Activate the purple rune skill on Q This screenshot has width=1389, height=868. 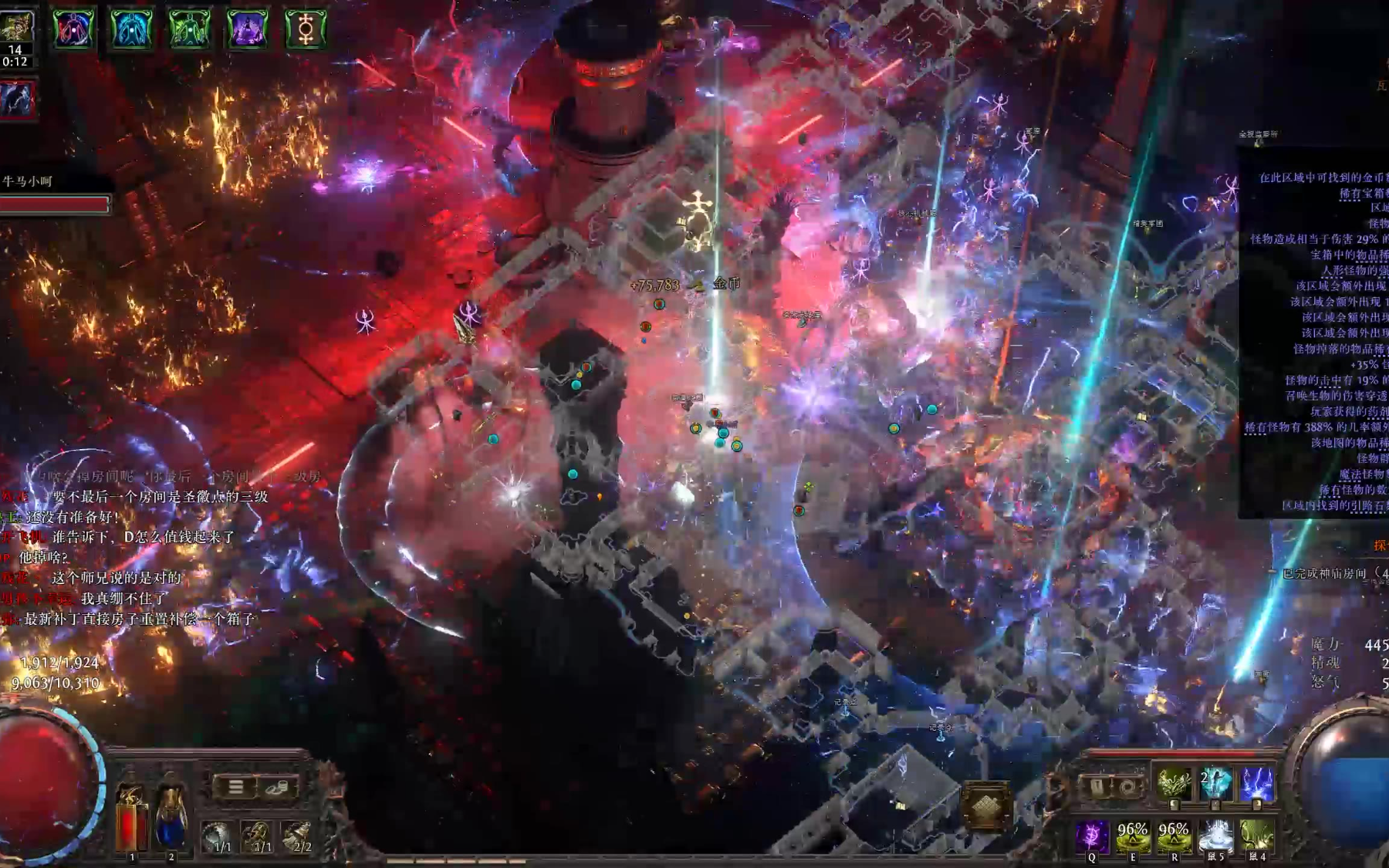click(1092, 836)
